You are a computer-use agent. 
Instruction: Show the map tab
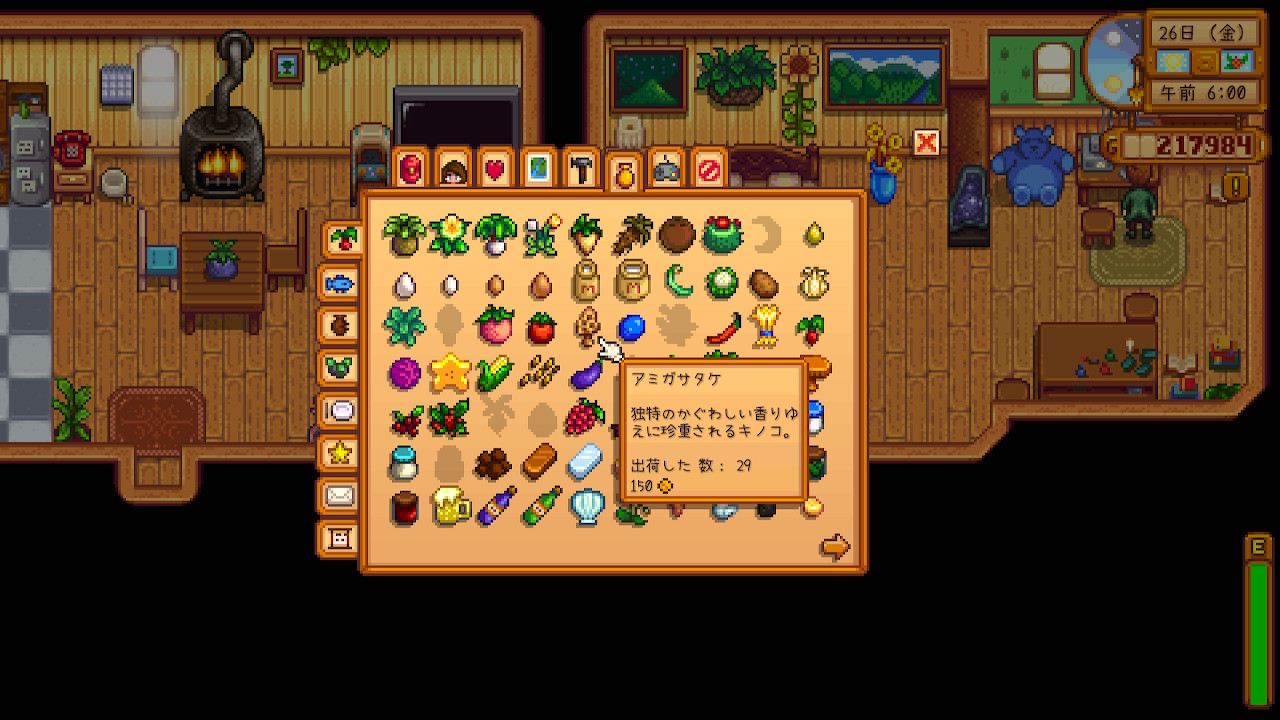point(538,169)
